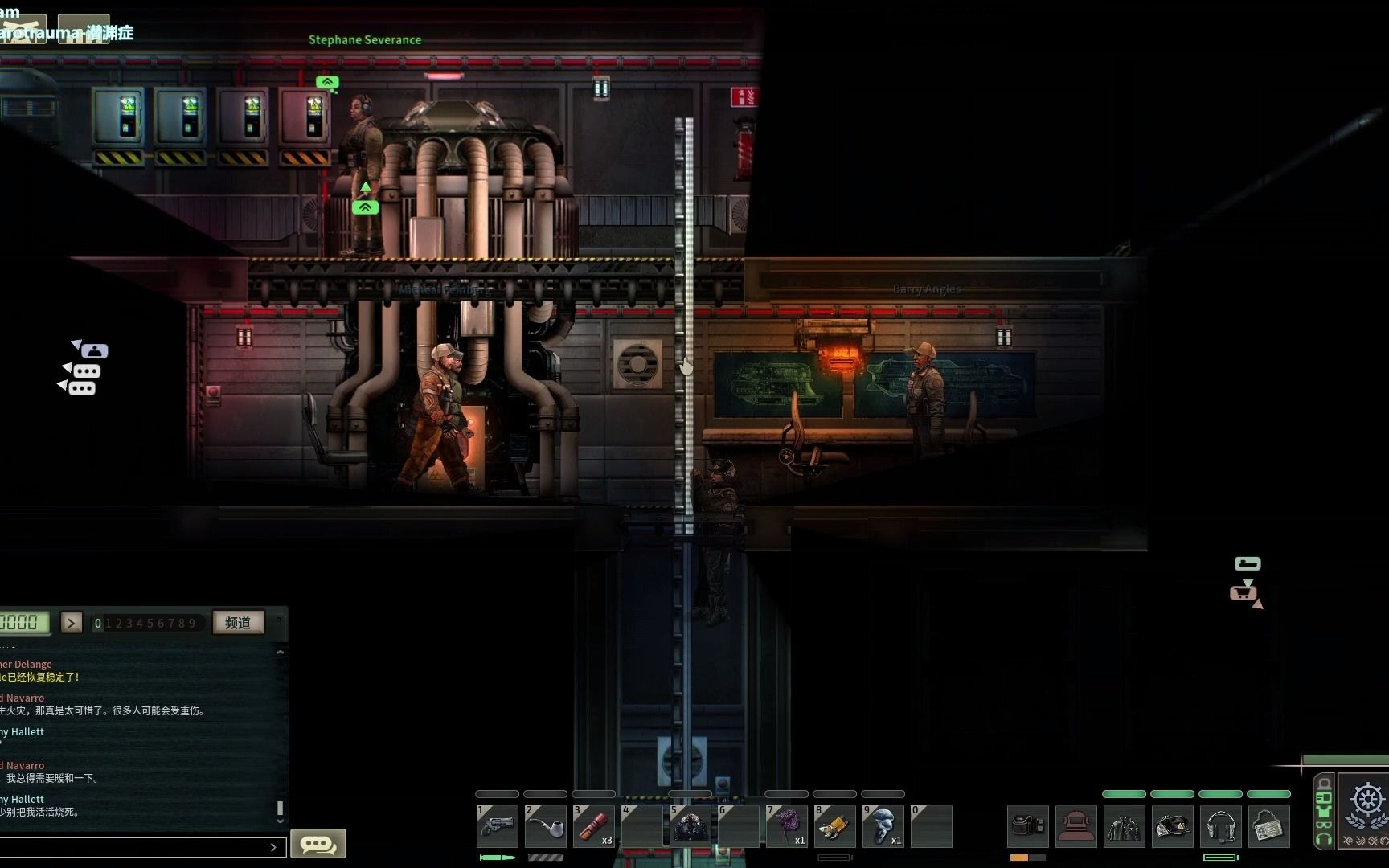Toggle the chat box with speech bubble button
This screenshot has height=868, width=1389.
coord(318,844)
